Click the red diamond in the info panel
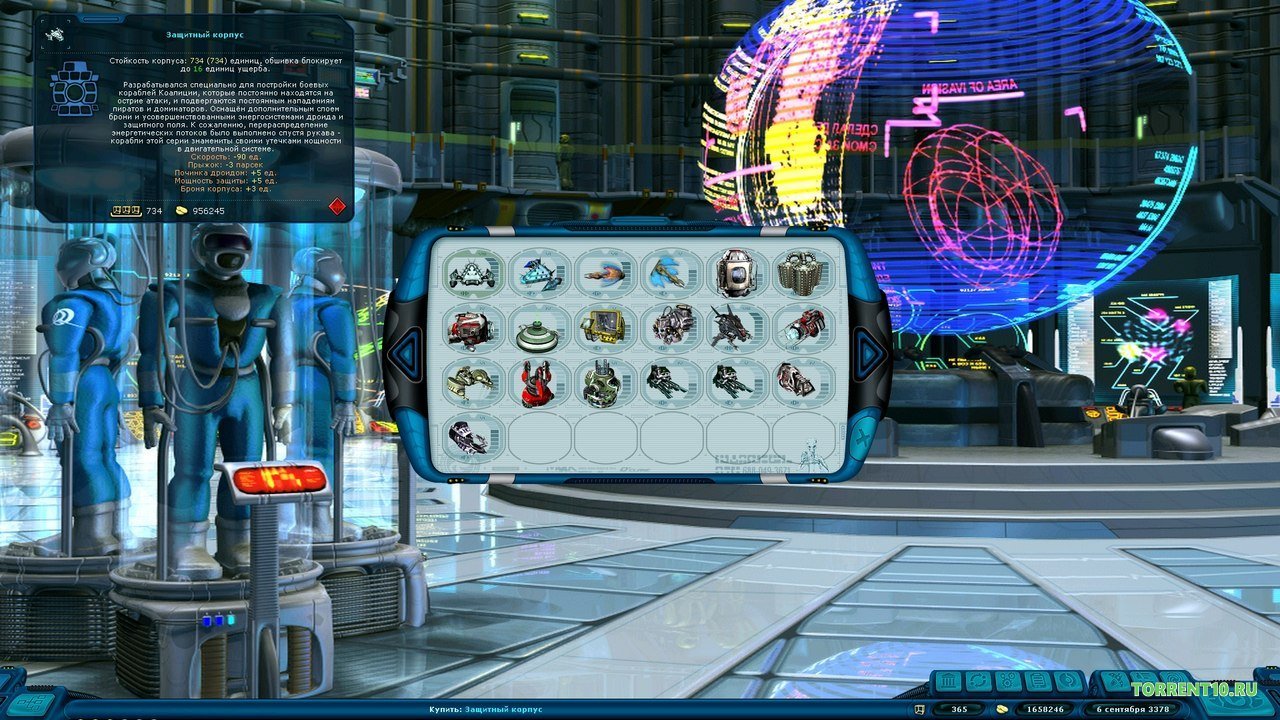 tap(337, 206)
